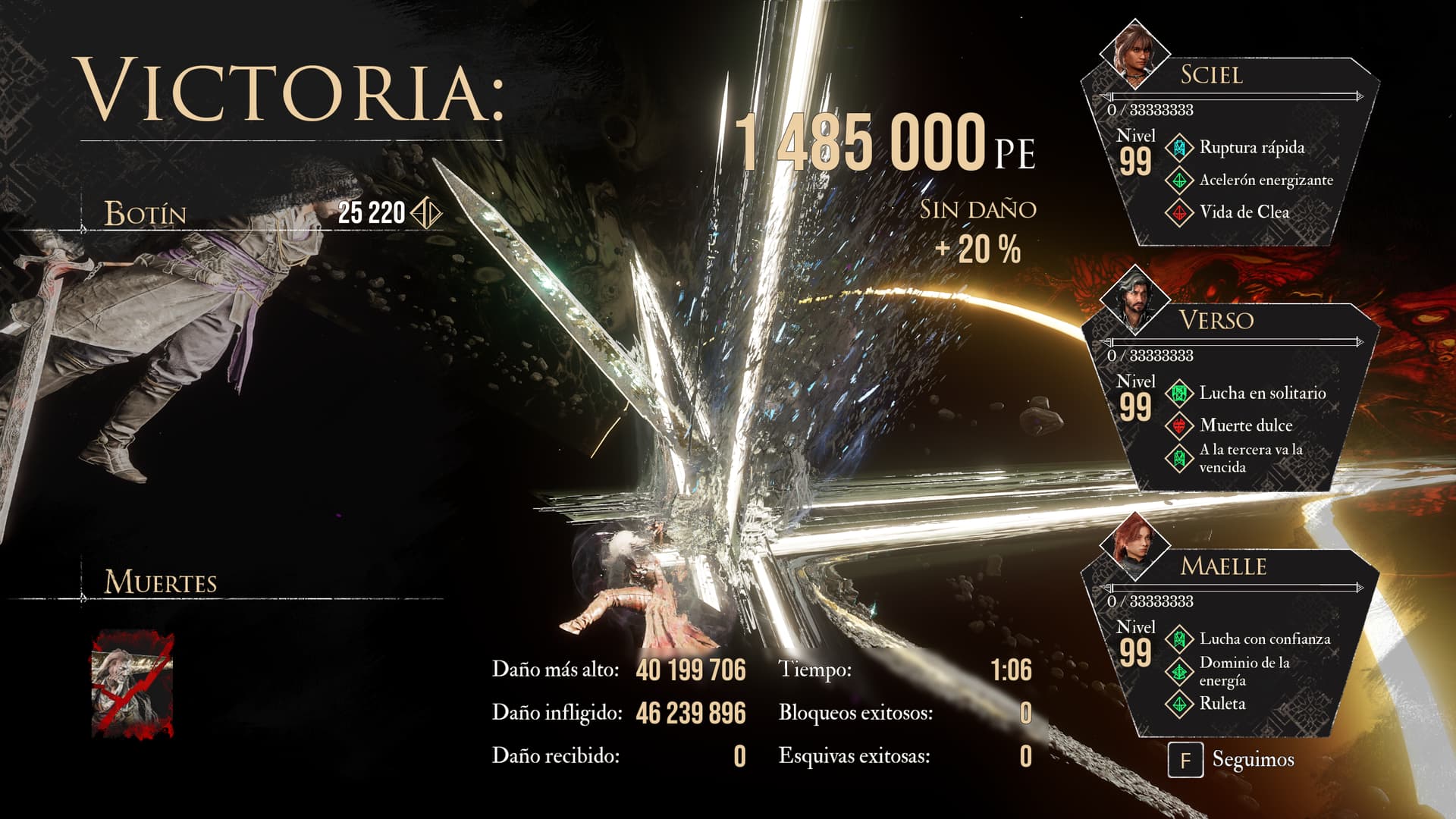Choose Dominio de la energía entry
This screenshot has height=819, width=1456.
pyautogui.click(x=1244, y=671)
